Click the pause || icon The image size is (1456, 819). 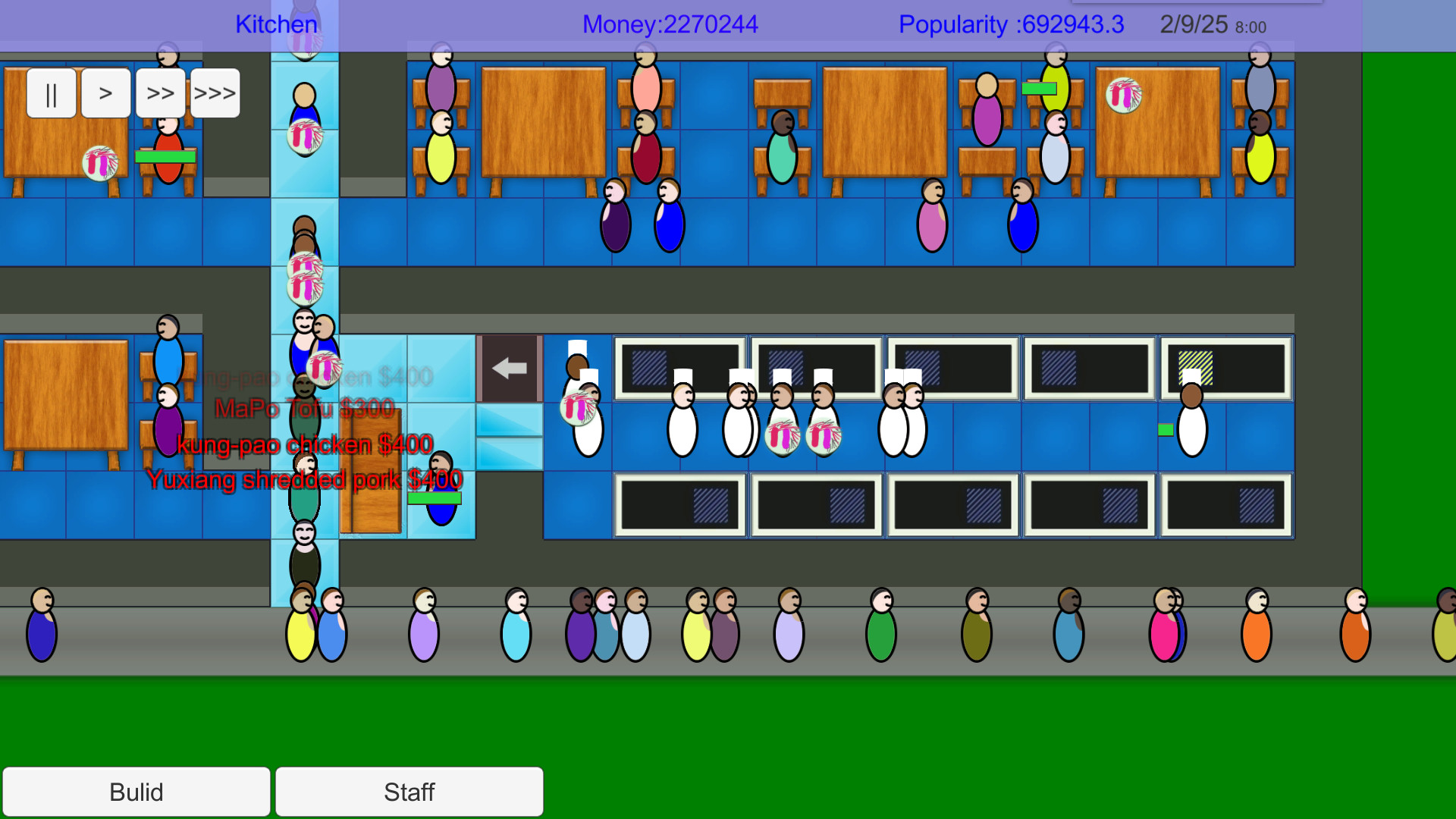point(50,93)
